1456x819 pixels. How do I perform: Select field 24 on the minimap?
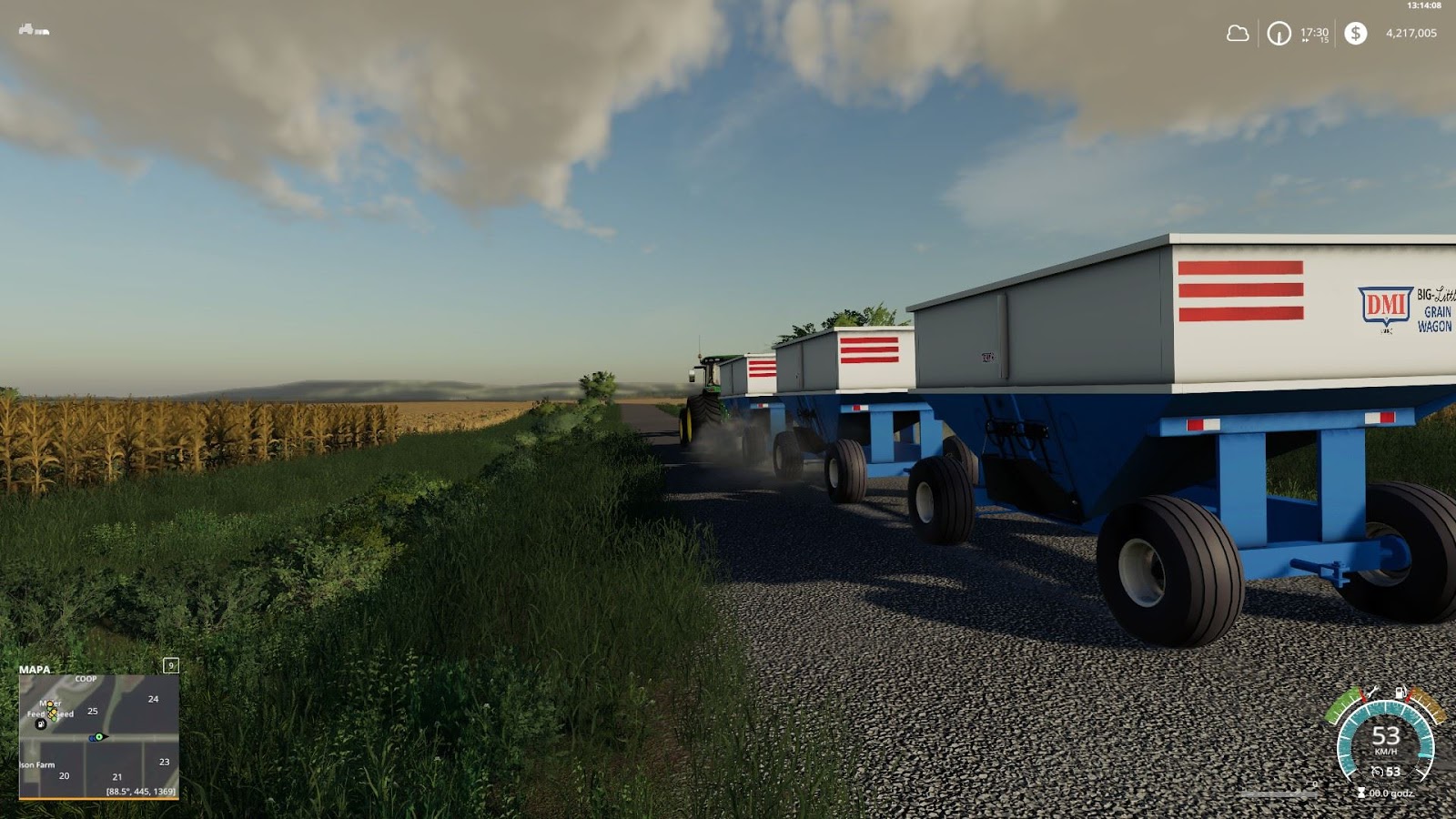tap(154, 699)
